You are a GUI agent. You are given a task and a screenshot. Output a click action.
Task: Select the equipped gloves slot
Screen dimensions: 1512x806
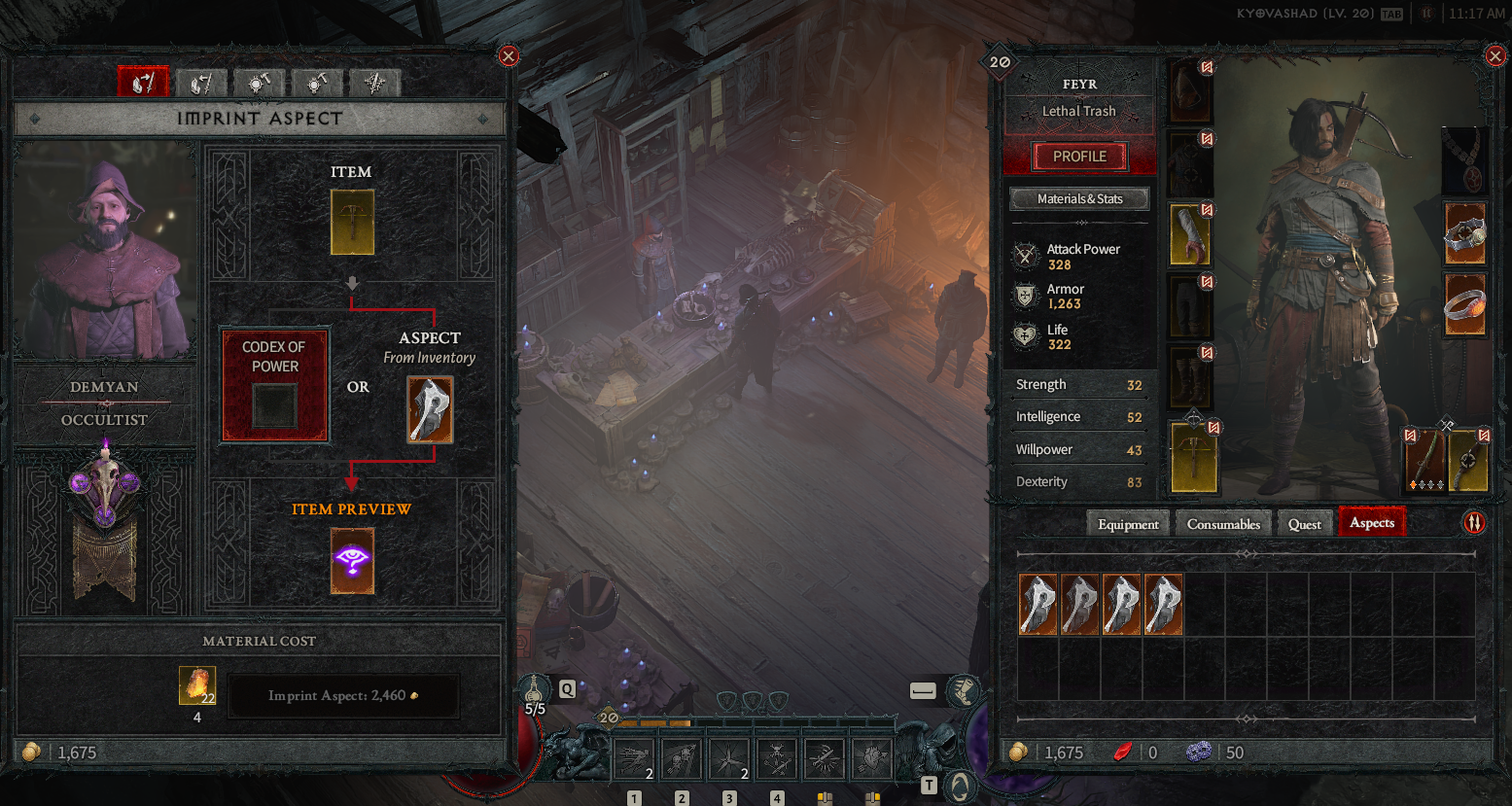click(1189, 235)
